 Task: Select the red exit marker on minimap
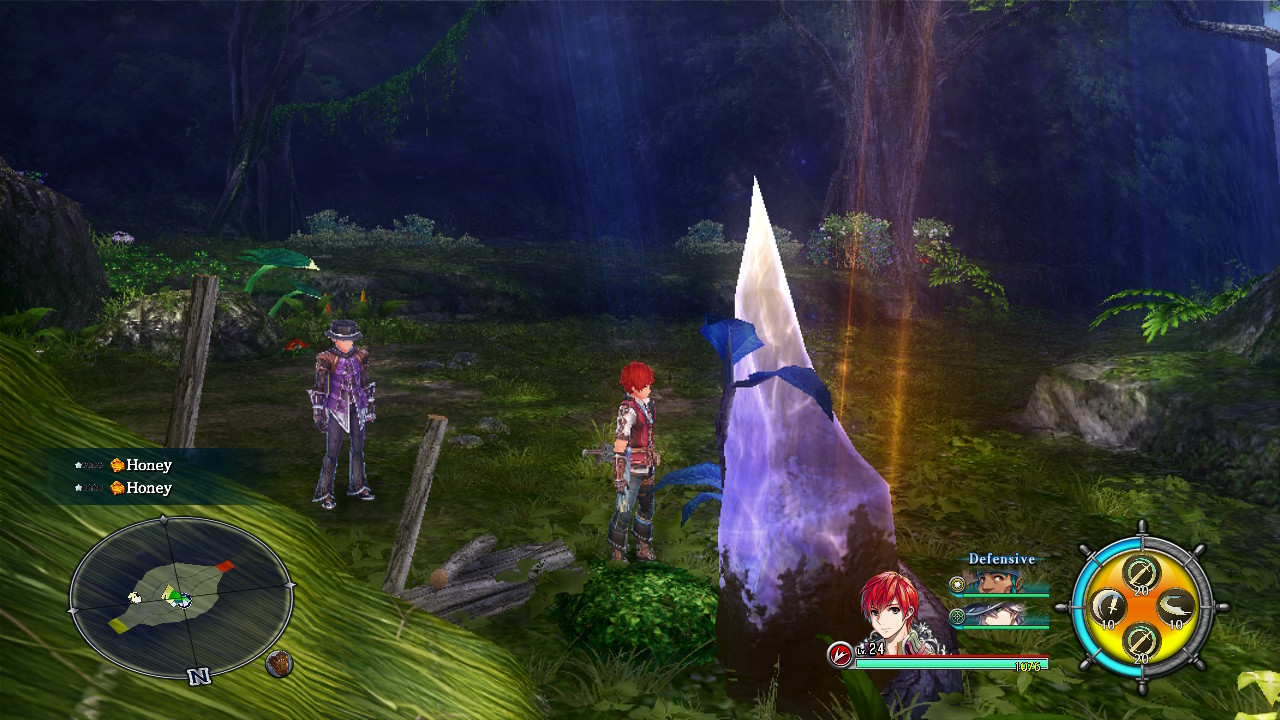coord(225,567)
